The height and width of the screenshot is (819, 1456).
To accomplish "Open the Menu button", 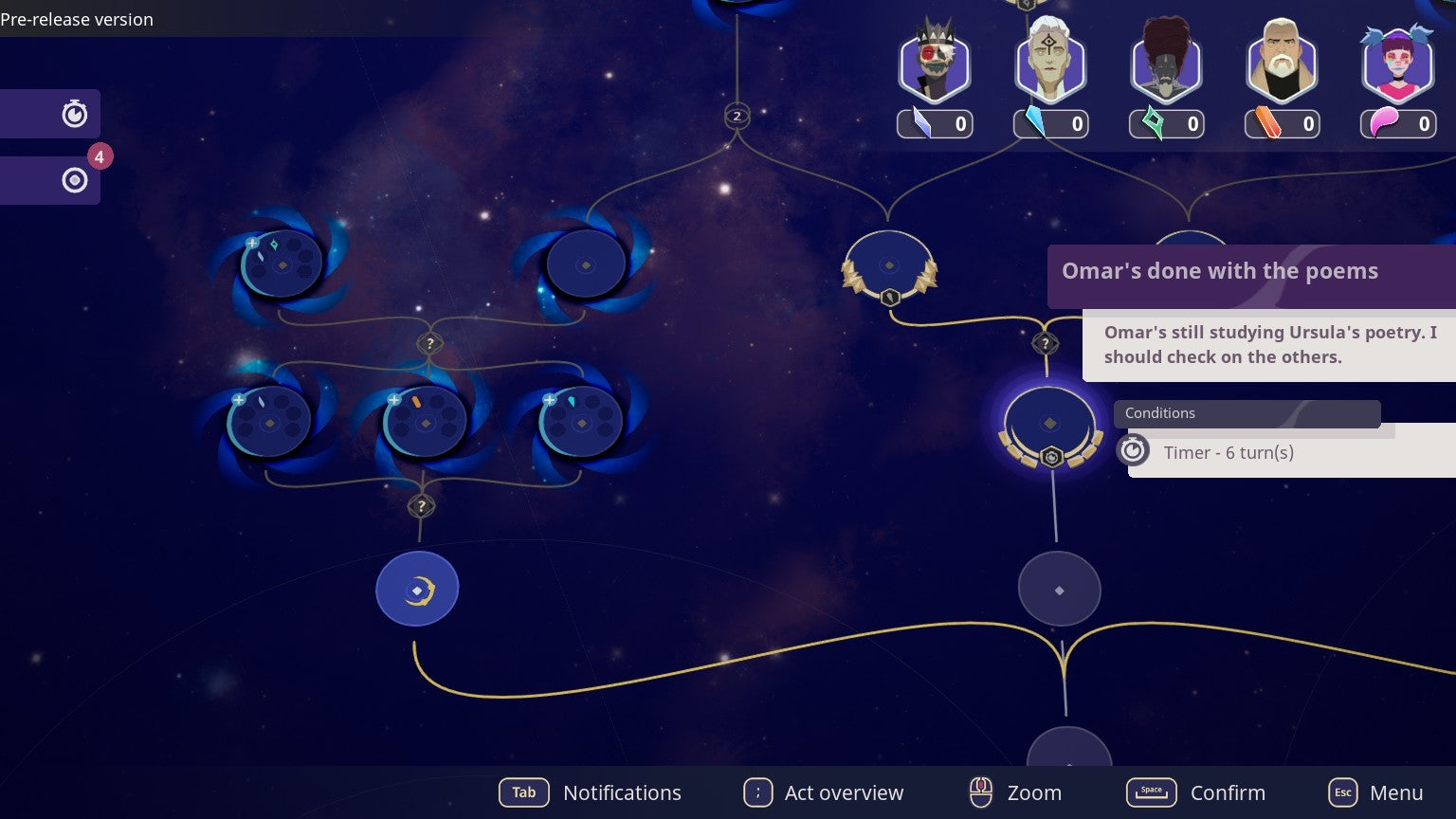I will pos(1342,792).
